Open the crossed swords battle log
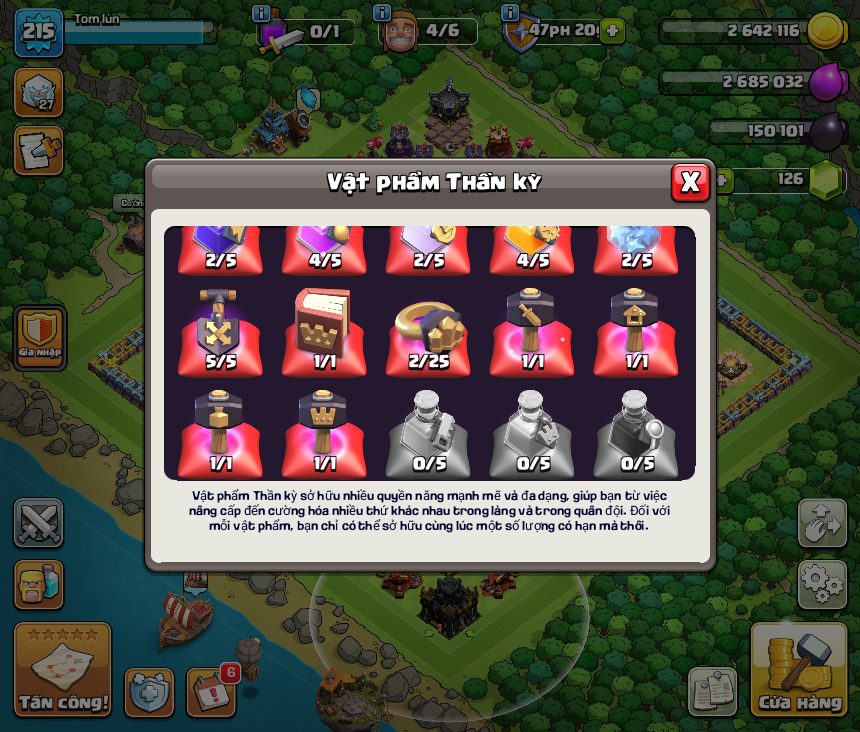 [x=38, y=523]
